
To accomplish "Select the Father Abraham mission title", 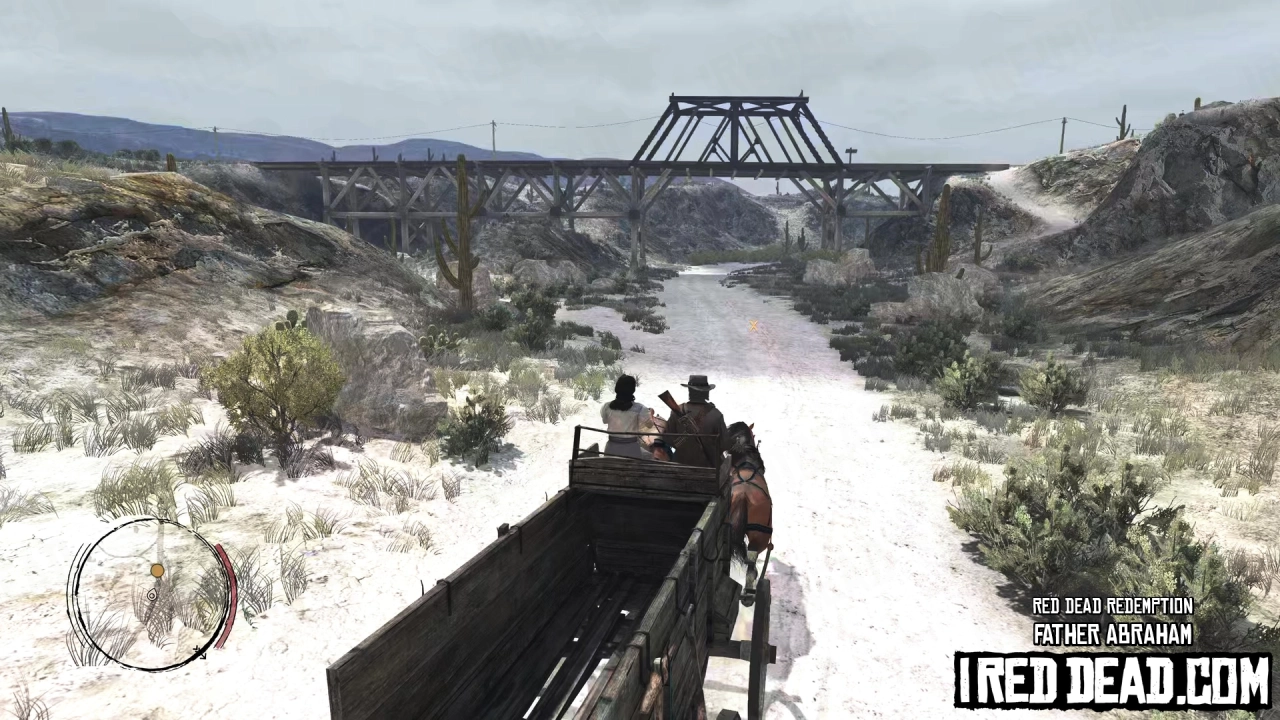I will 1113,633.
